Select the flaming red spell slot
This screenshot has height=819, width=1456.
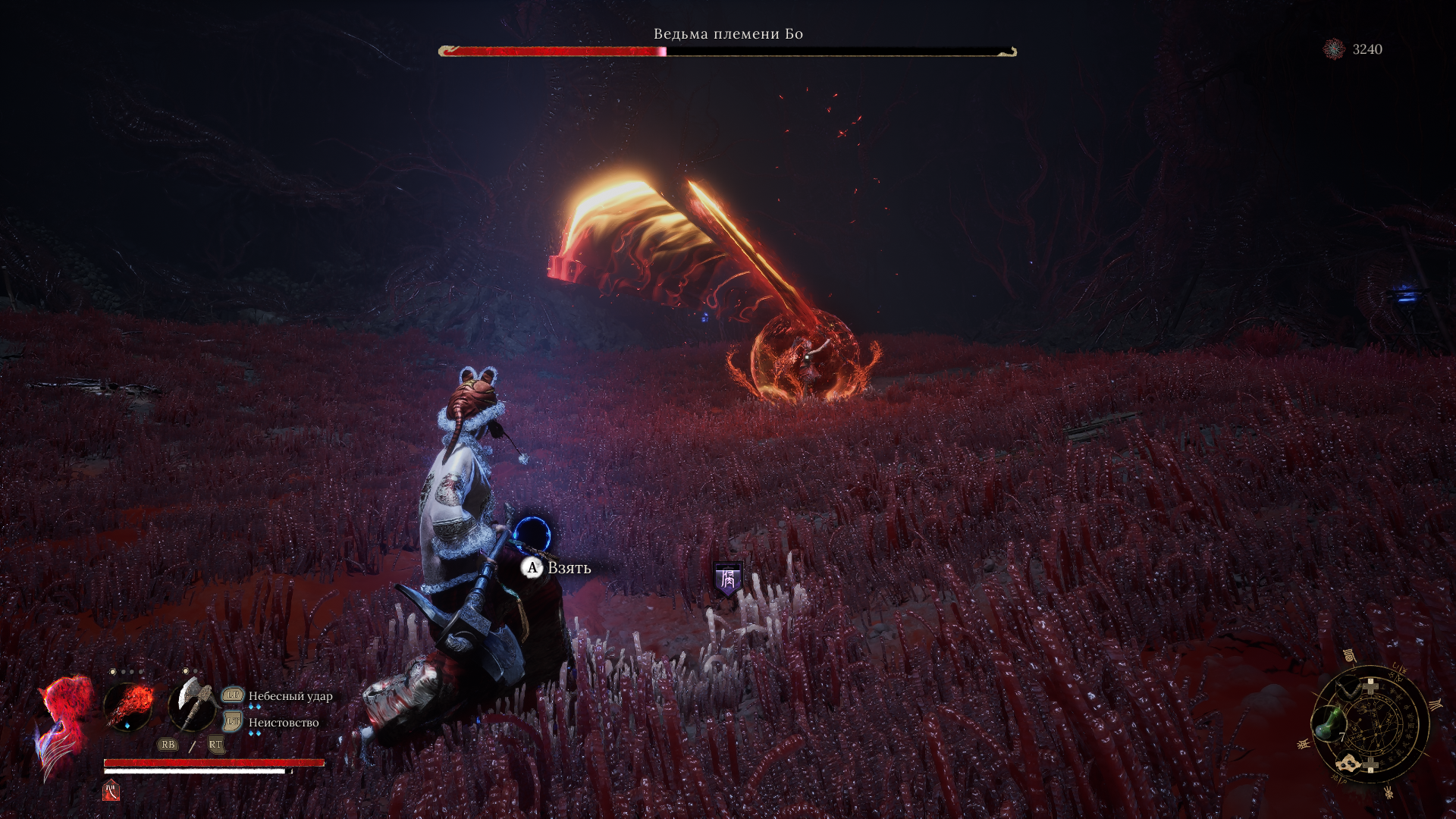128,707
